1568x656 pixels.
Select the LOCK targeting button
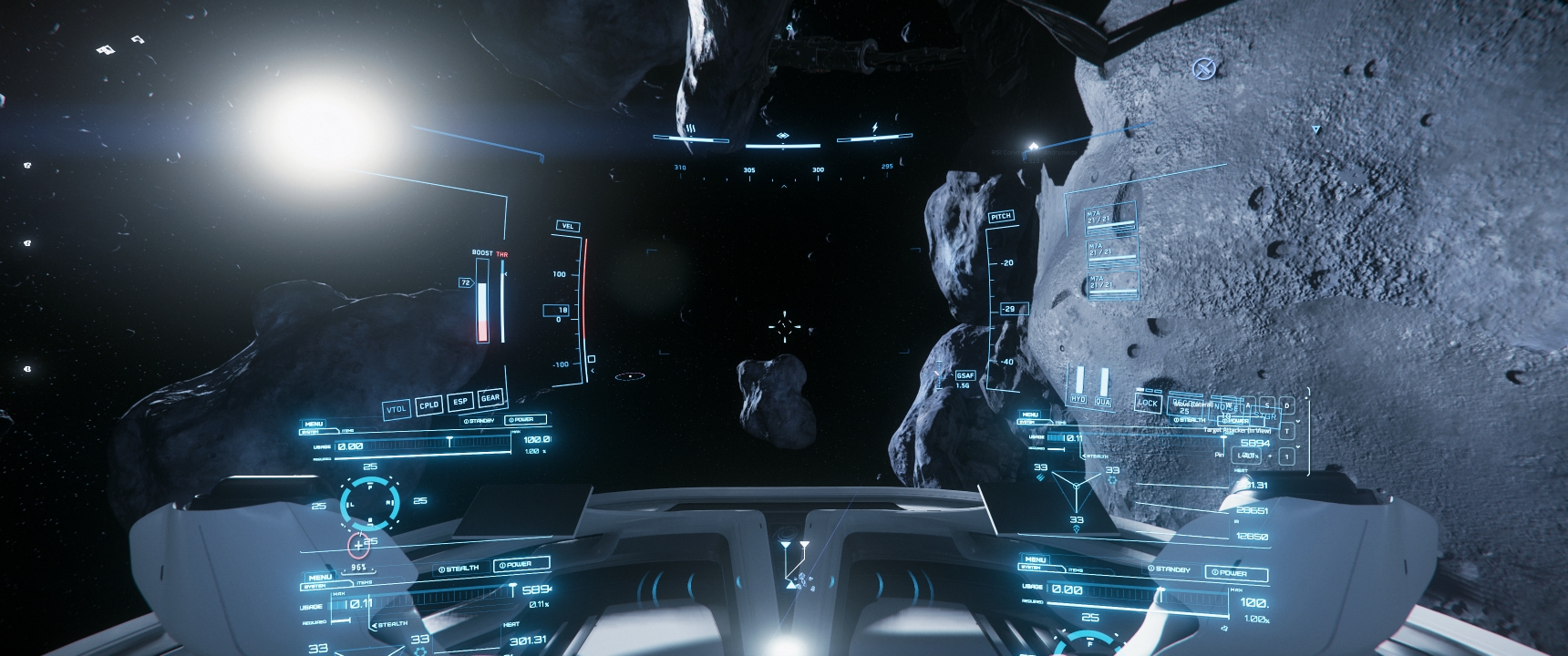tap(1148, 403)
